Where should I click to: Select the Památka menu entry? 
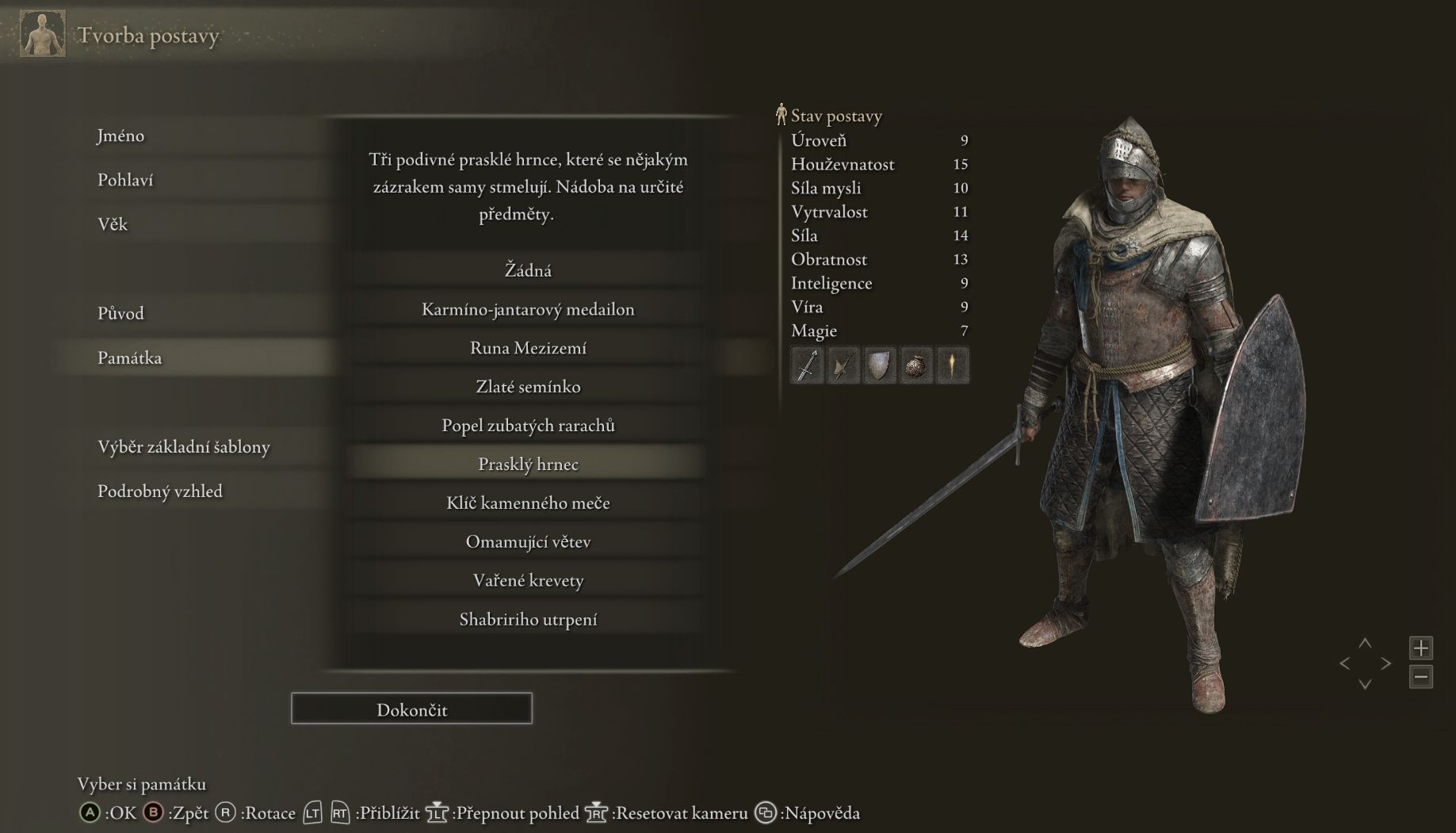coord(129,357)
